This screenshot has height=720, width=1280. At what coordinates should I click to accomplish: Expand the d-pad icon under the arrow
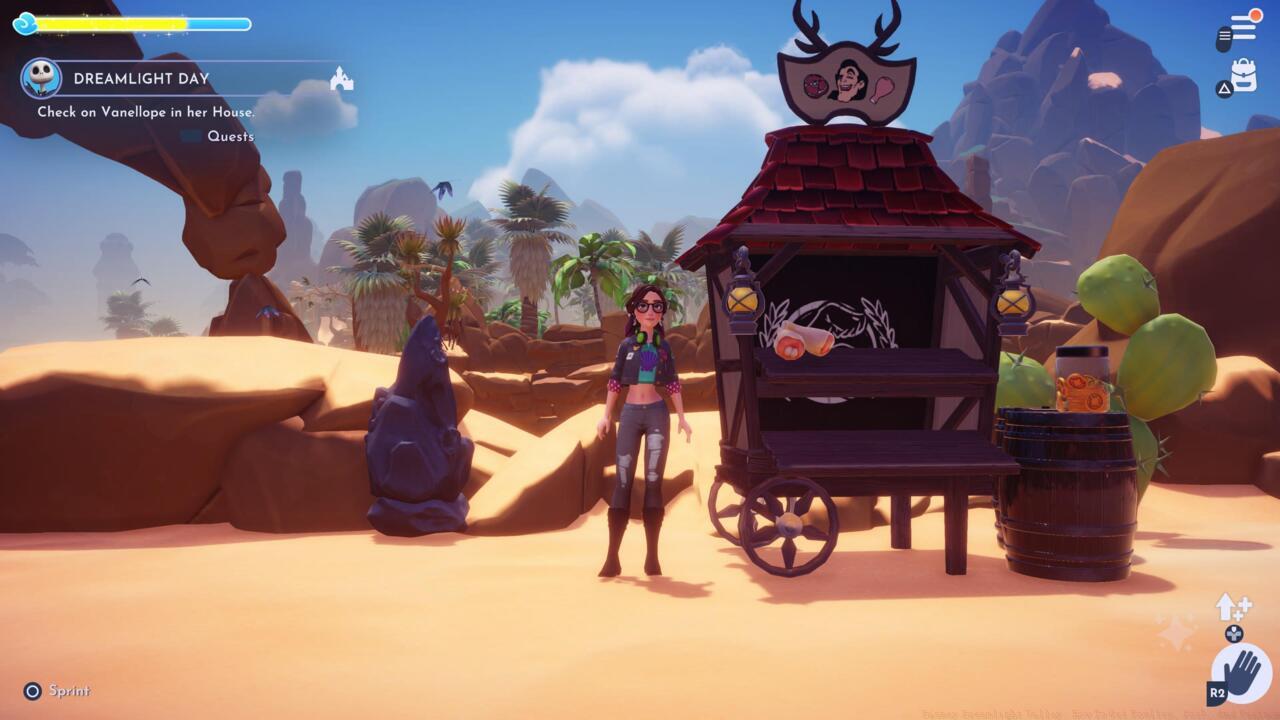coord(1234,634)
